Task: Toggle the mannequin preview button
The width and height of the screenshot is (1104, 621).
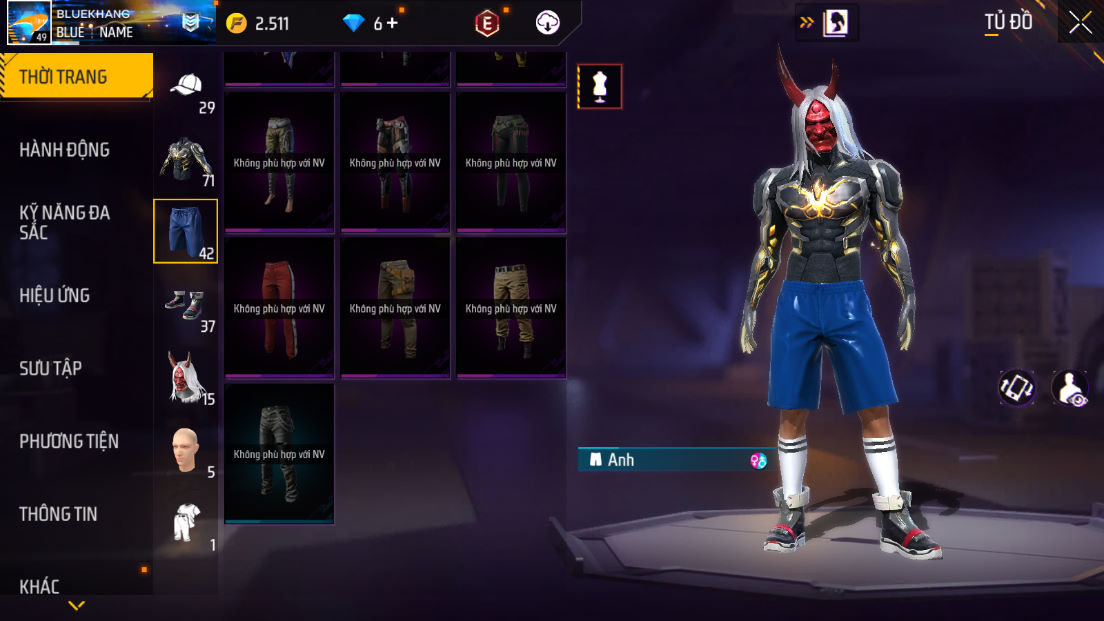Action: pos(600,86)
